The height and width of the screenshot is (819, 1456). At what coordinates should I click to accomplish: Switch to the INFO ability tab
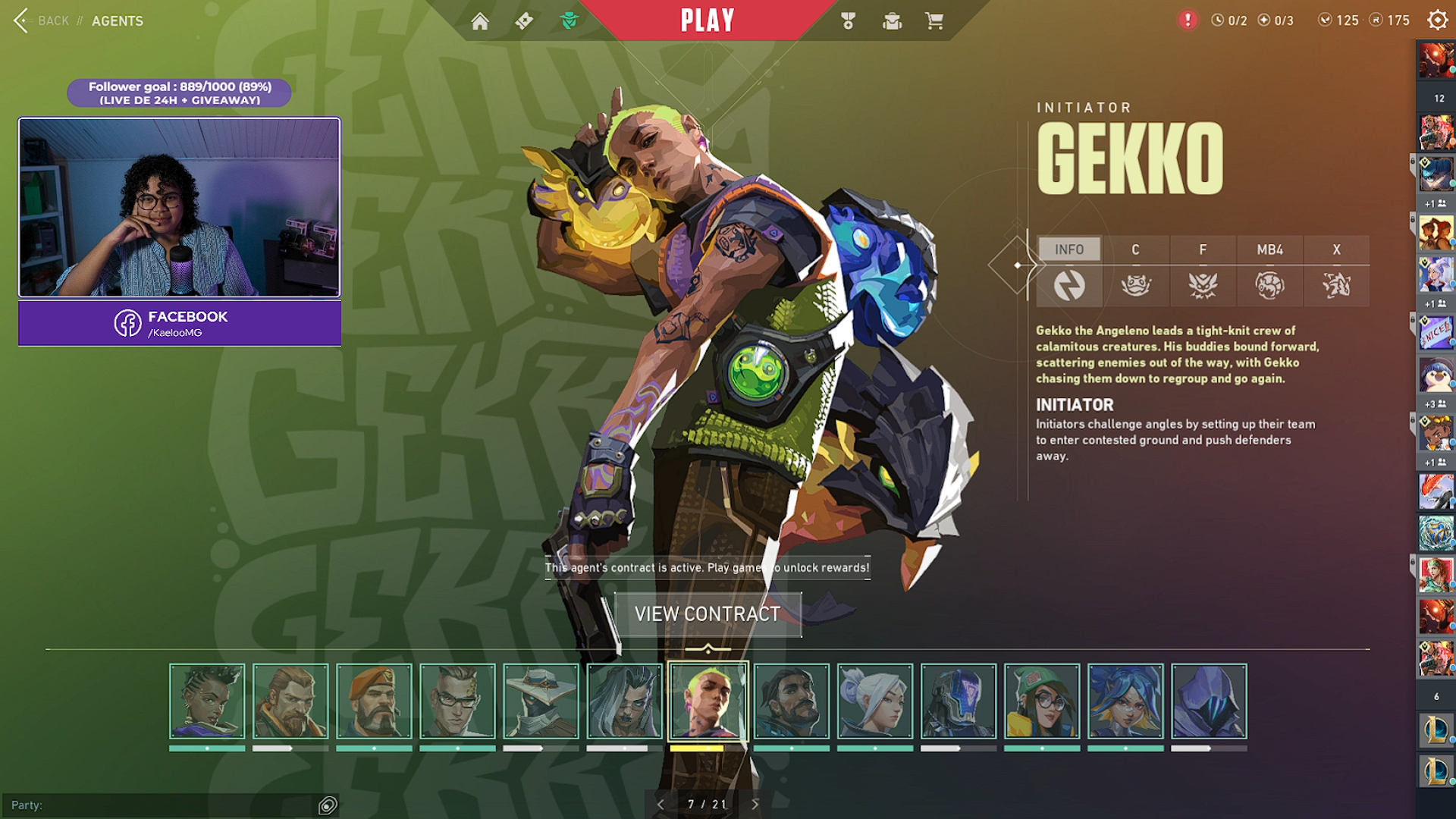point(1069,249)
